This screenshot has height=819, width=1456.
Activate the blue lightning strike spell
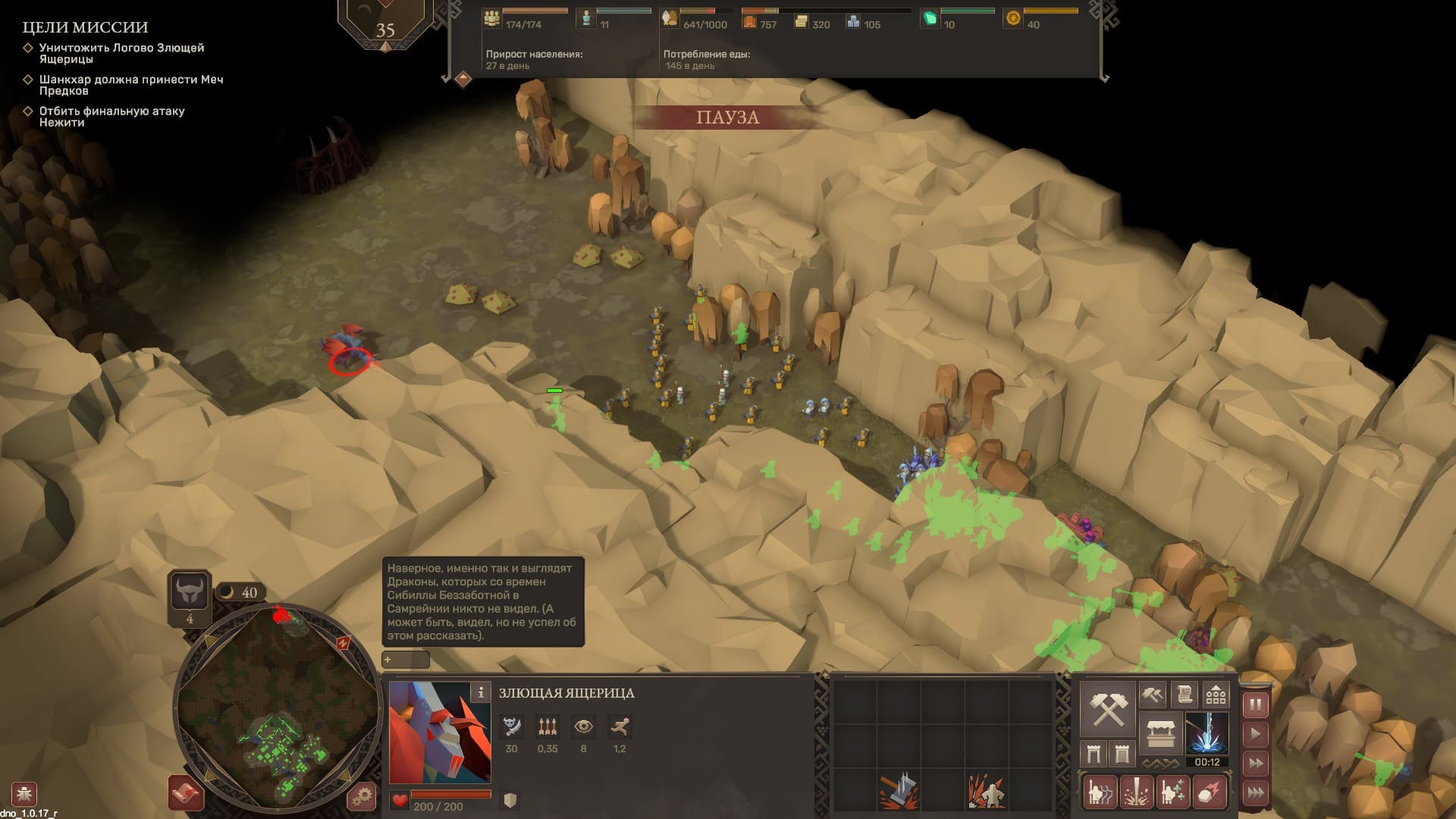click(1207, 733)
